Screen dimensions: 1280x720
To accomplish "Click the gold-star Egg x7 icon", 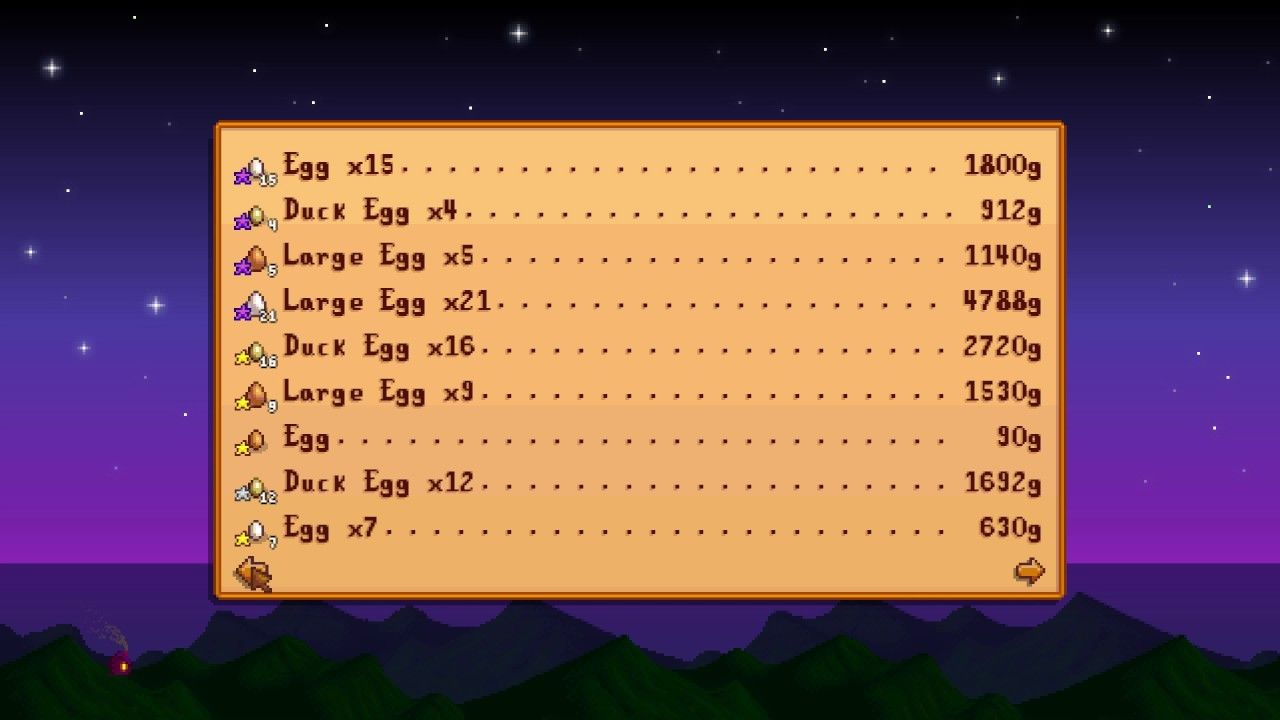I will click(x=253, y=528).
